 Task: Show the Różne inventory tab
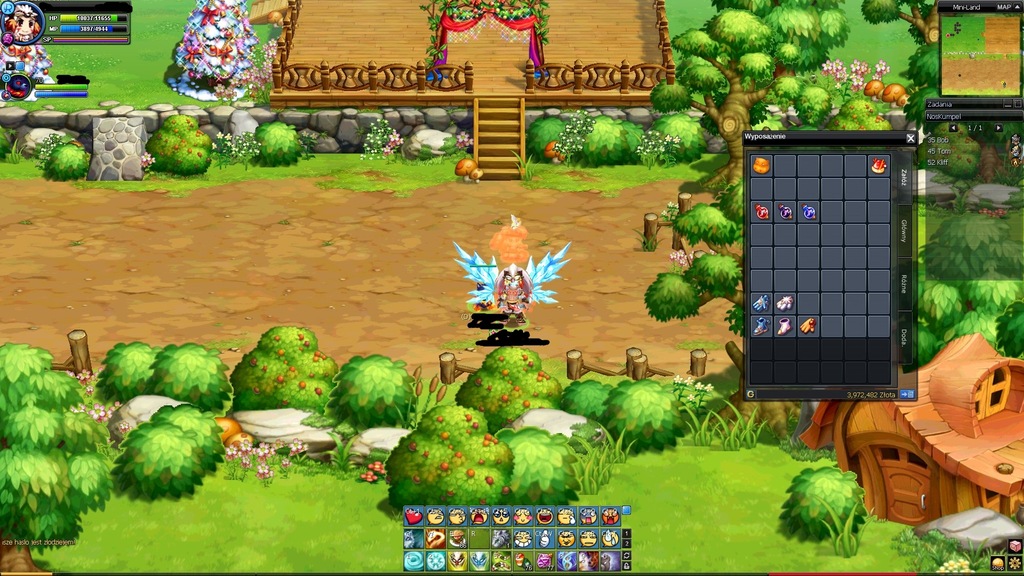pos(904,284)
